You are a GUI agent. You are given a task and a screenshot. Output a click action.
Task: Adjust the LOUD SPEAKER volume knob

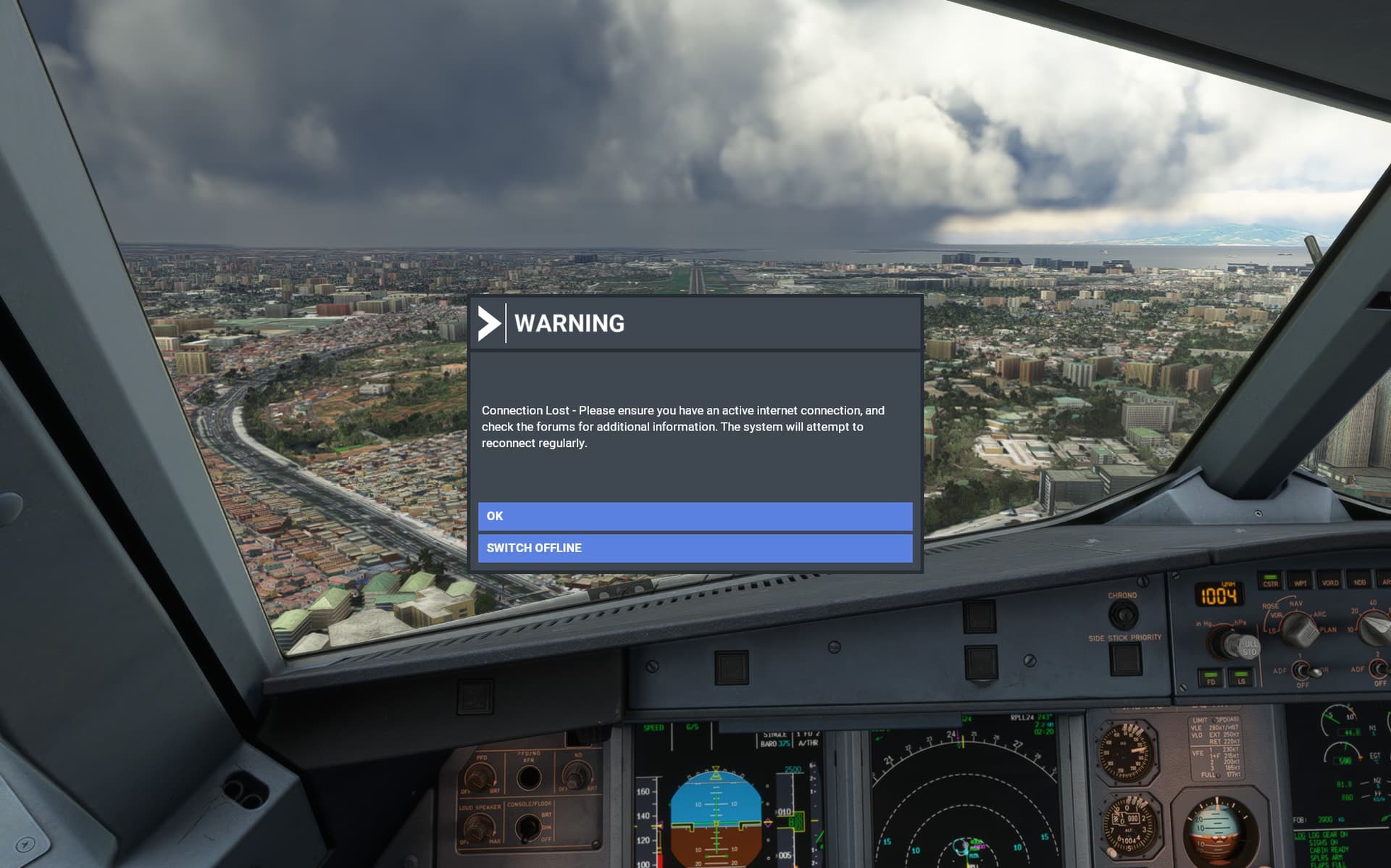tap(479, 825)
